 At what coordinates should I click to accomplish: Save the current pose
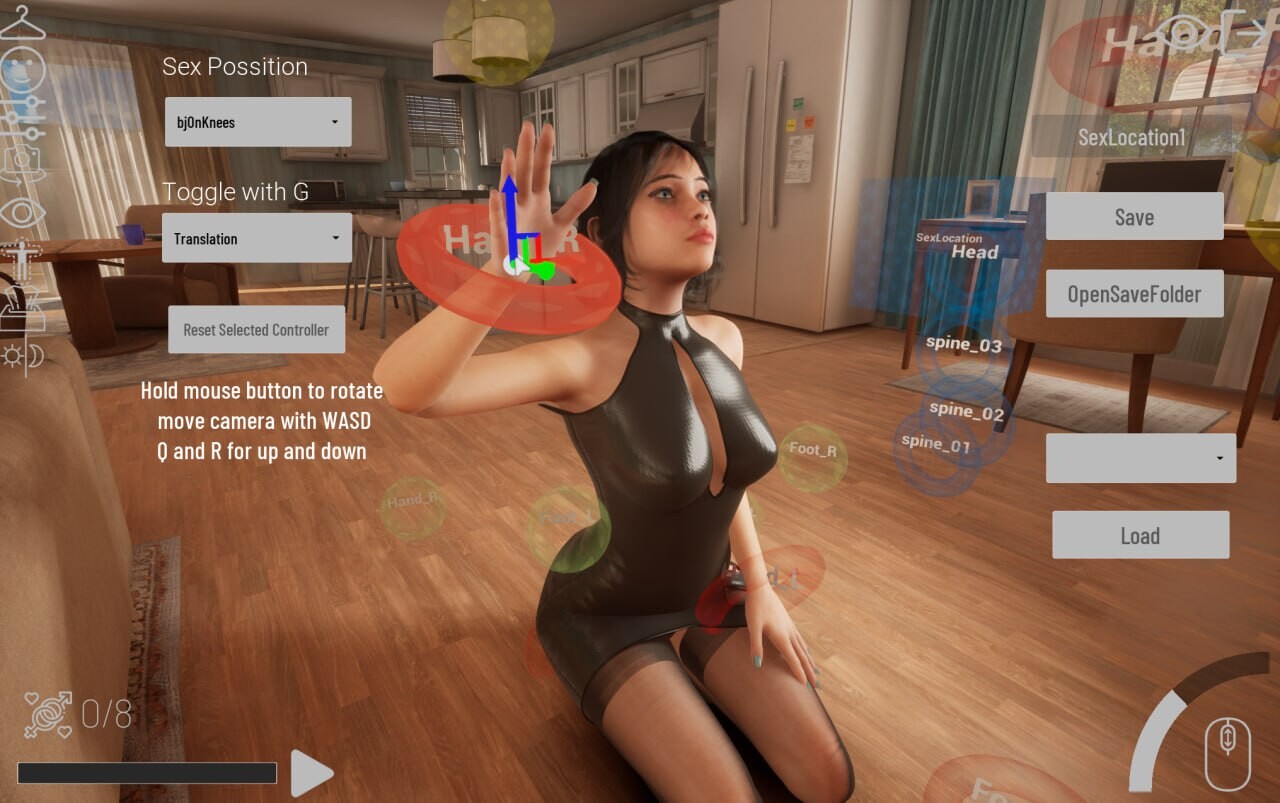click(x=1134, y=217)
